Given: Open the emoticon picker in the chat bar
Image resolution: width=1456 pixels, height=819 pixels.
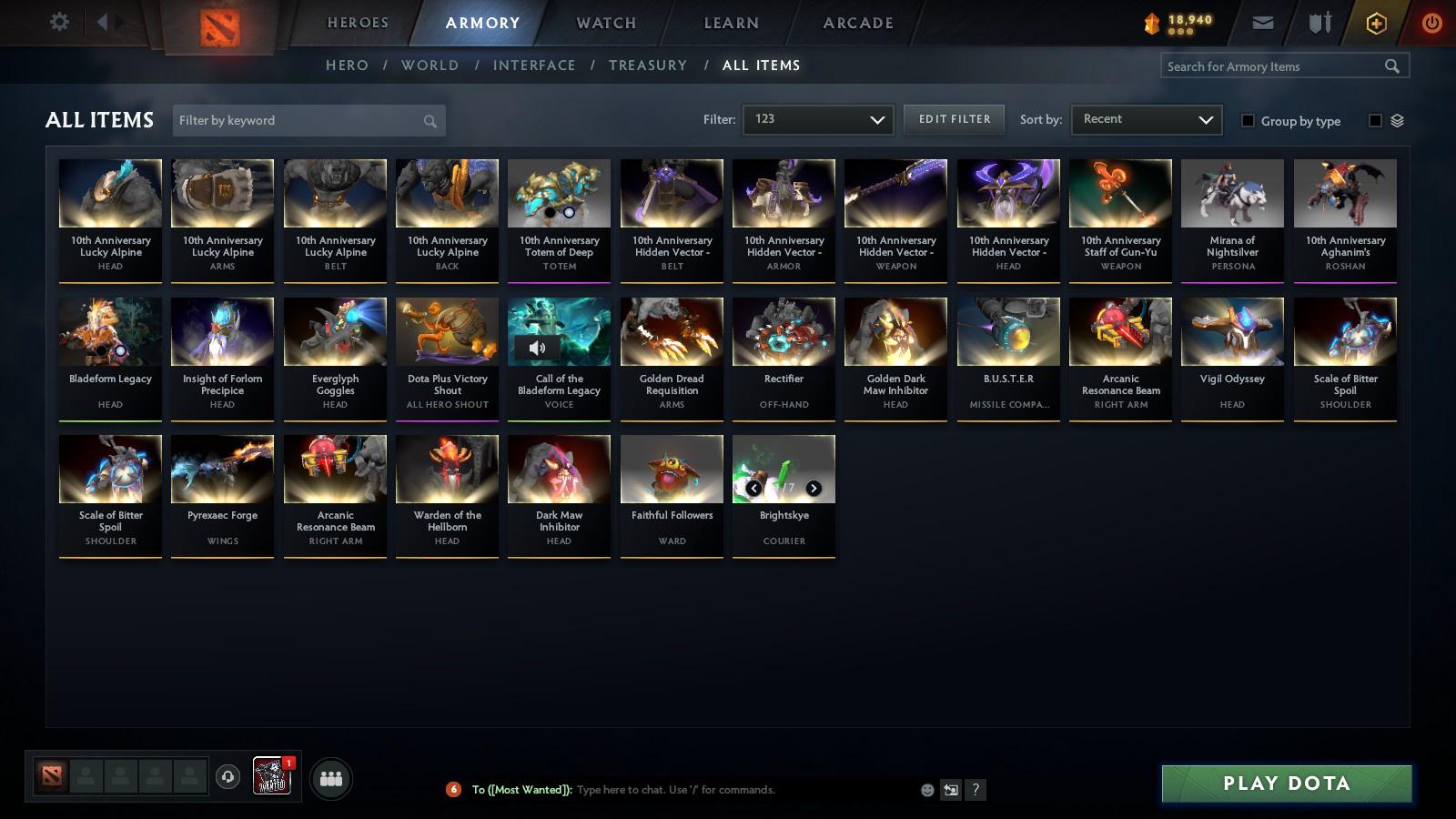Looking at the screenshot, I should click(926, 790).
